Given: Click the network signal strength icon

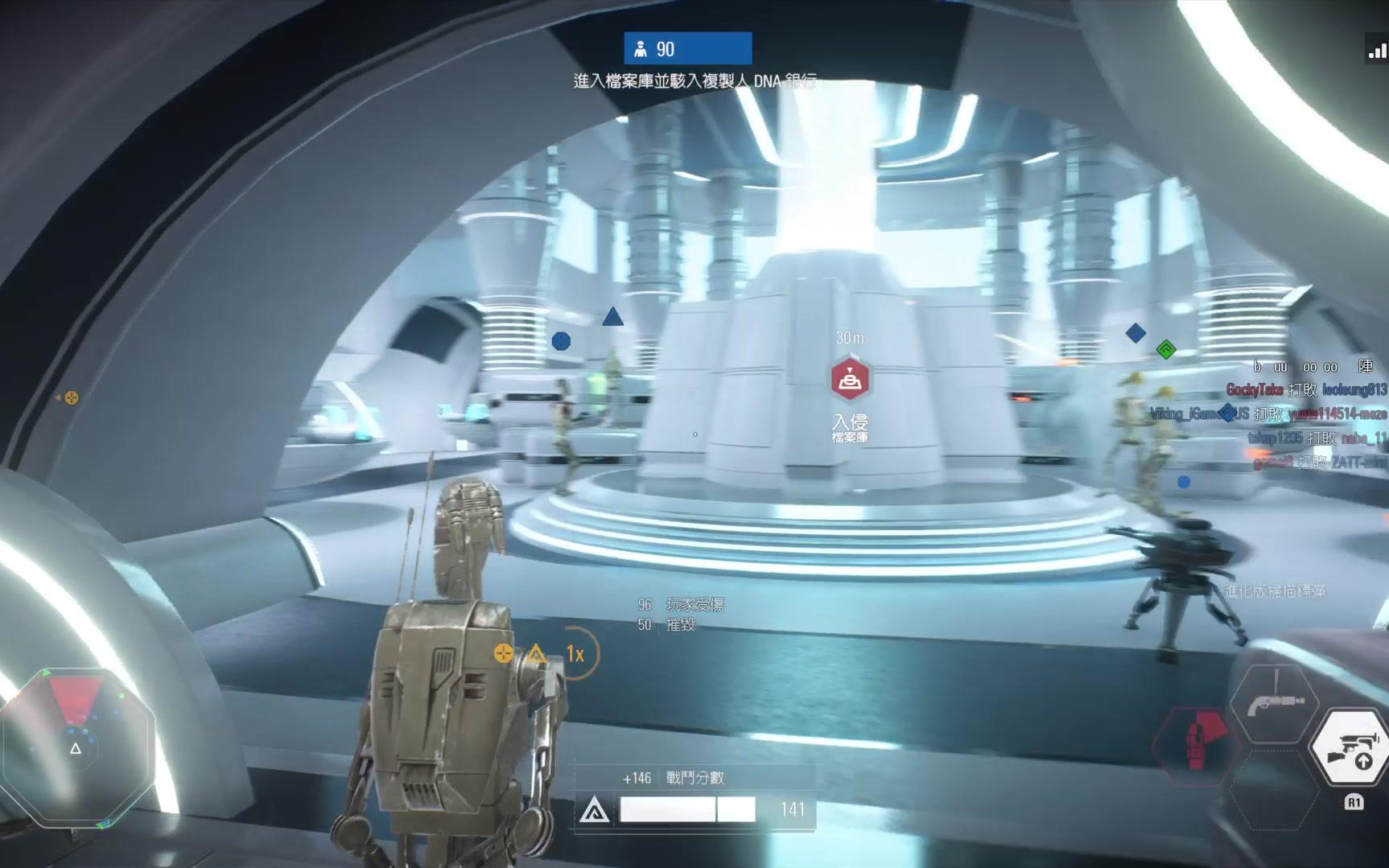Looking at the screenshot, I should click(x=1377, y=51).
